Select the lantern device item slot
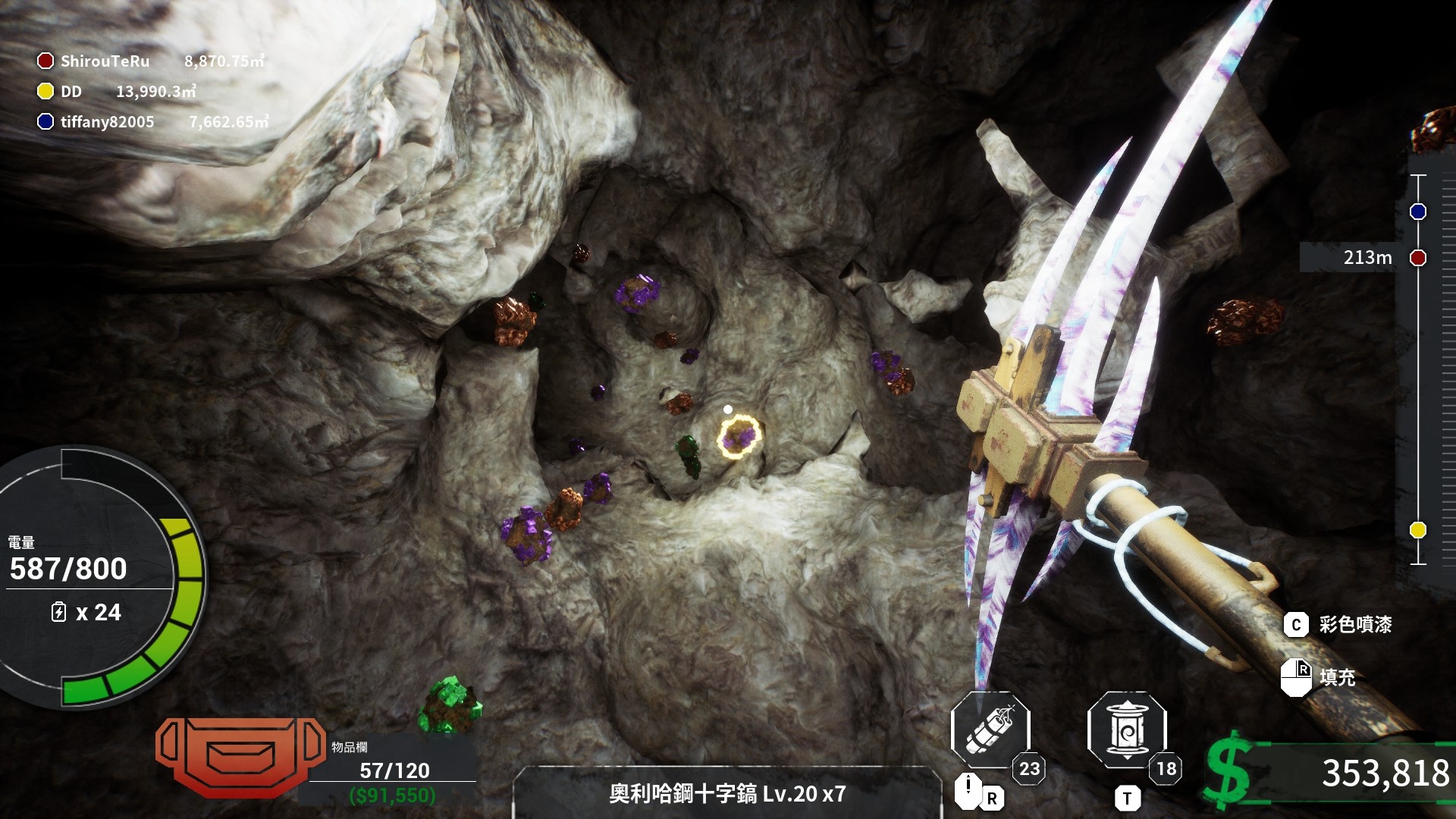Image resolution: width=1456 pixels, height=819 pixels. click(1126, 730)
